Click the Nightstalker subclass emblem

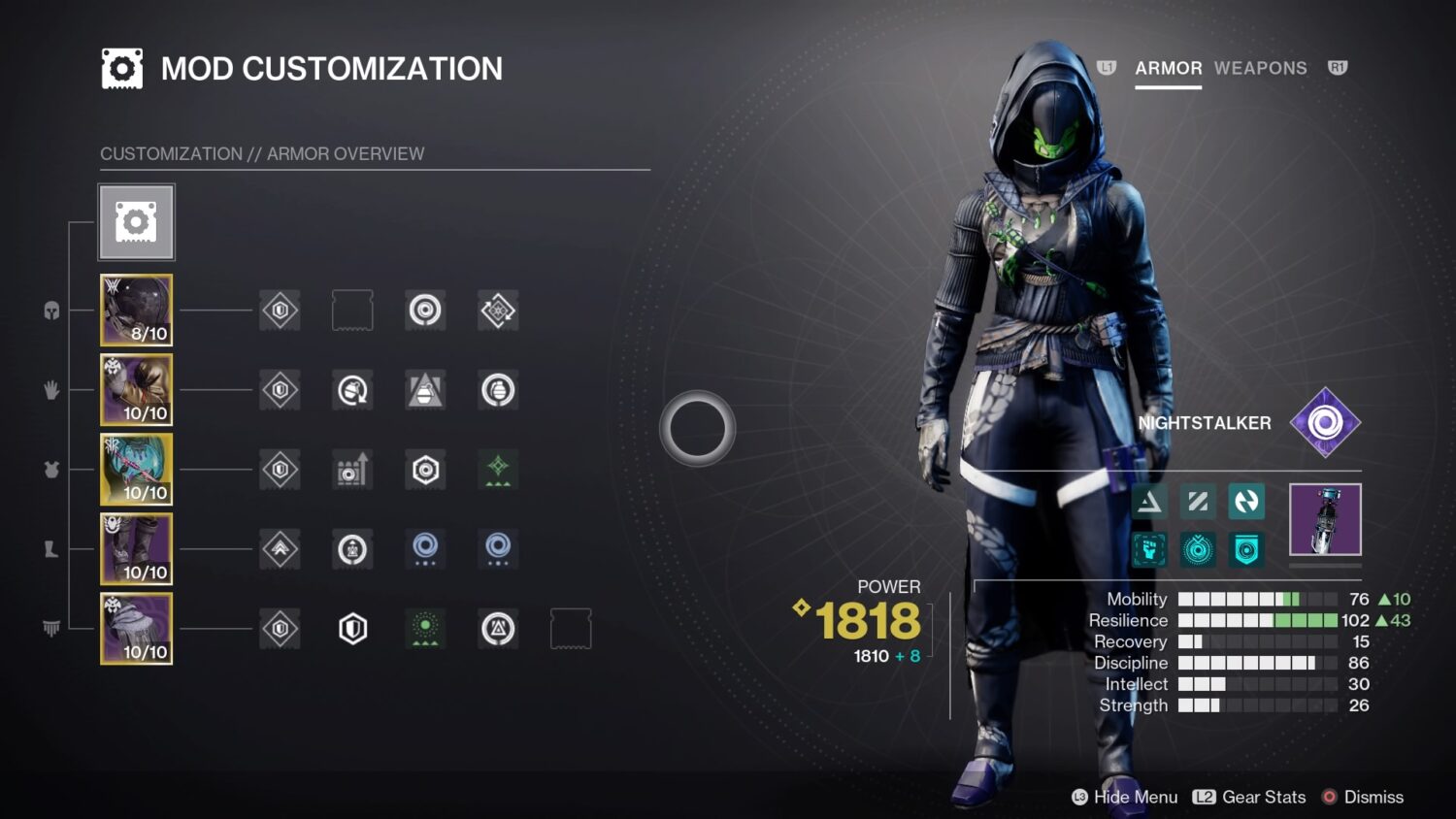point(1325,424)
